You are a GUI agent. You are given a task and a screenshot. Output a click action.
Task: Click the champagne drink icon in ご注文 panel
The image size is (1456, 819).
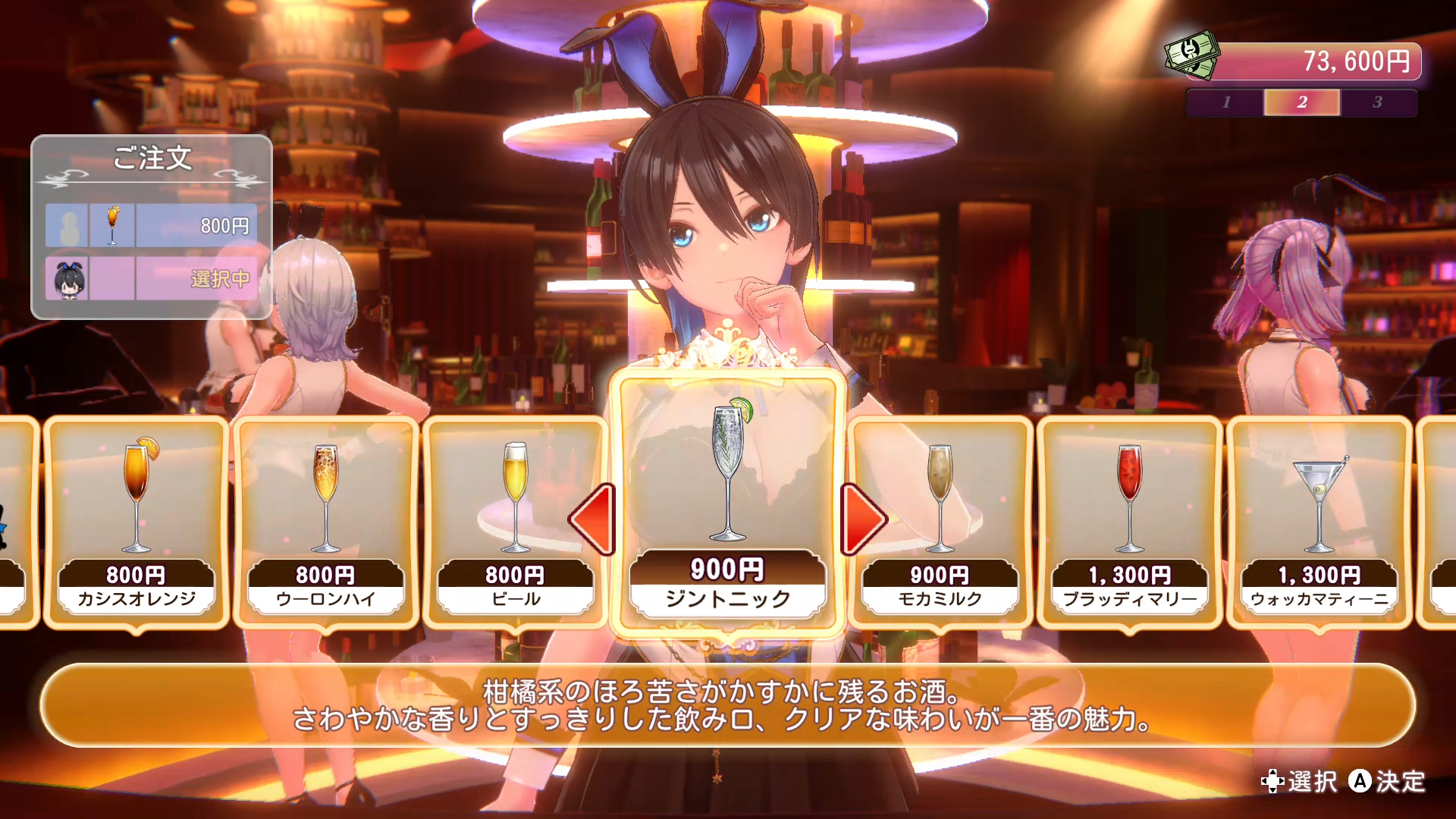(114, 224)
